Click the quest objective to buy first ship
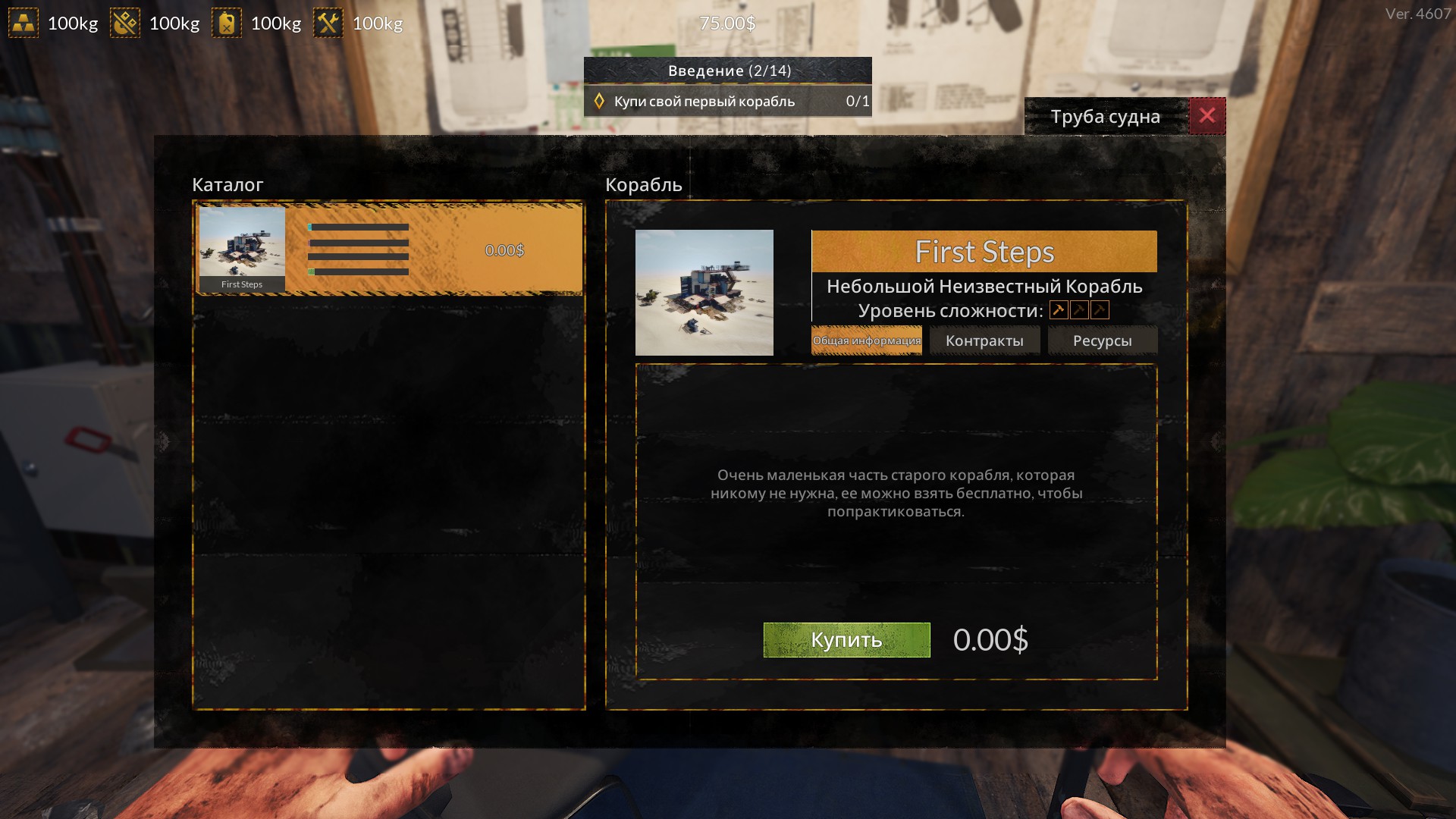This screenshot has height=819, width=1456. tap(727, 102)
